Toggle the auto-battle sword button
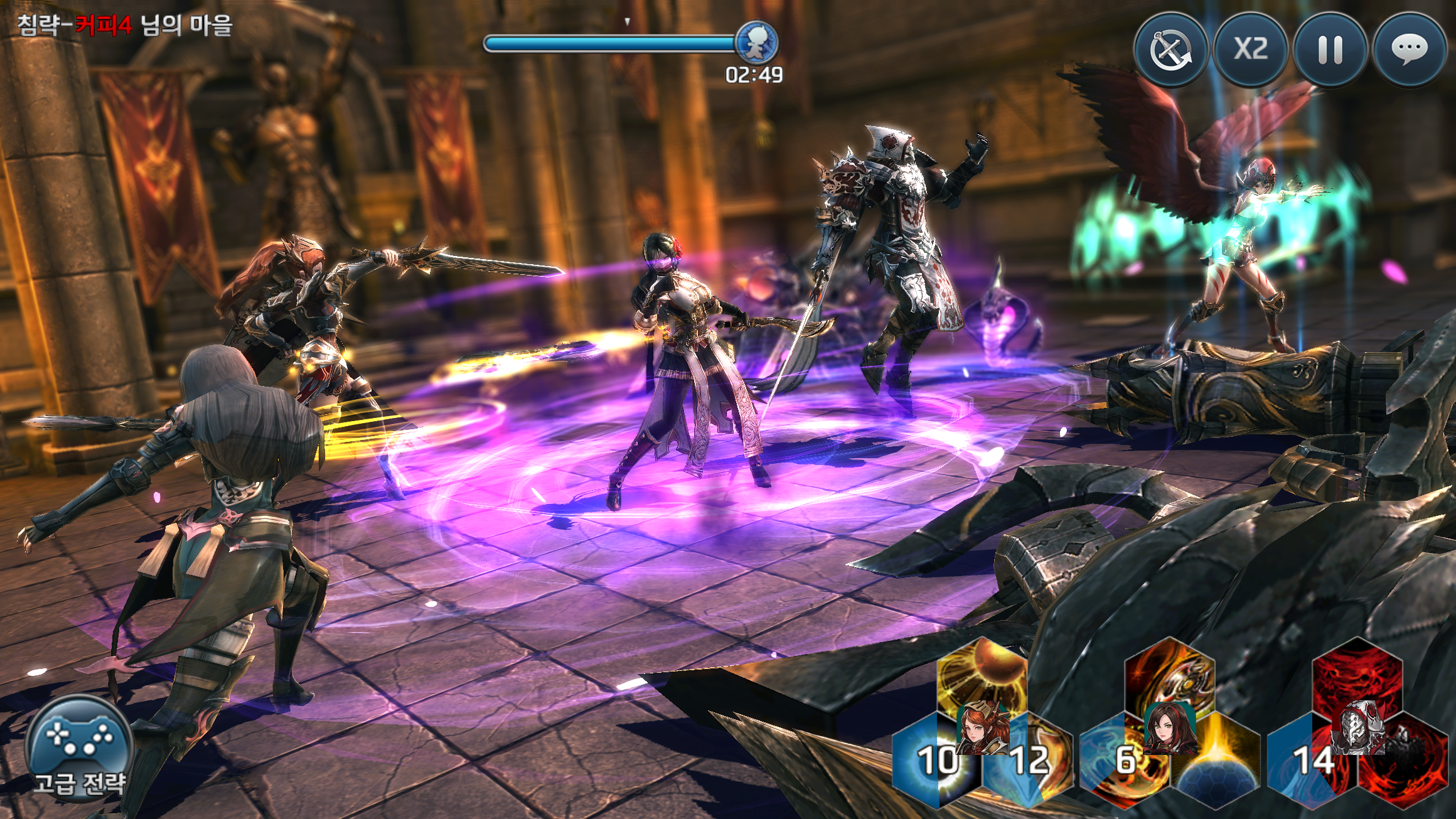The height and width of the screenshot is (819, 1456). pos(1170,50)
